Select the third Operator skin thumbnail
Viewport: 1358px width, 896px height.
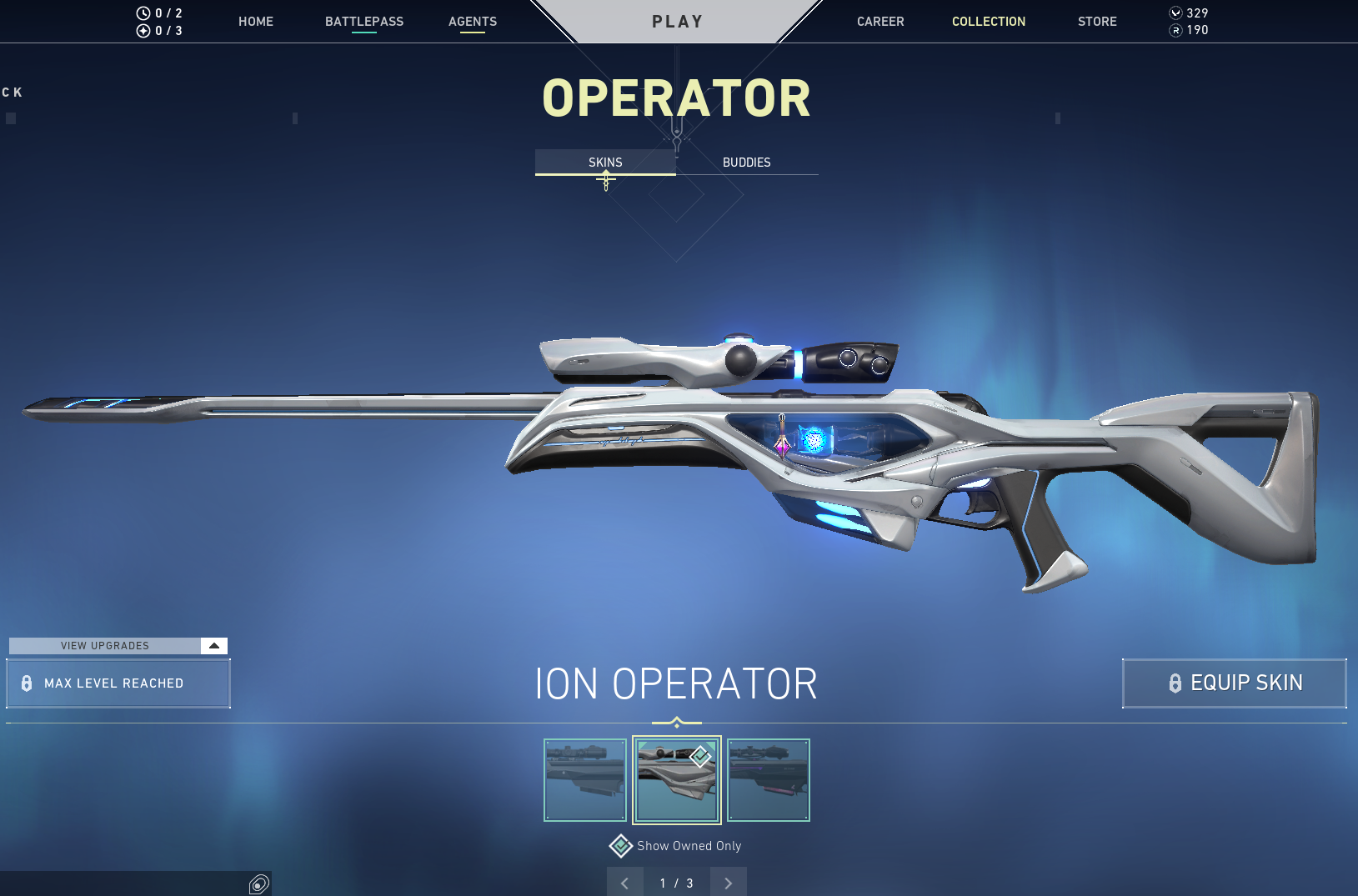(x=768, y=780)
